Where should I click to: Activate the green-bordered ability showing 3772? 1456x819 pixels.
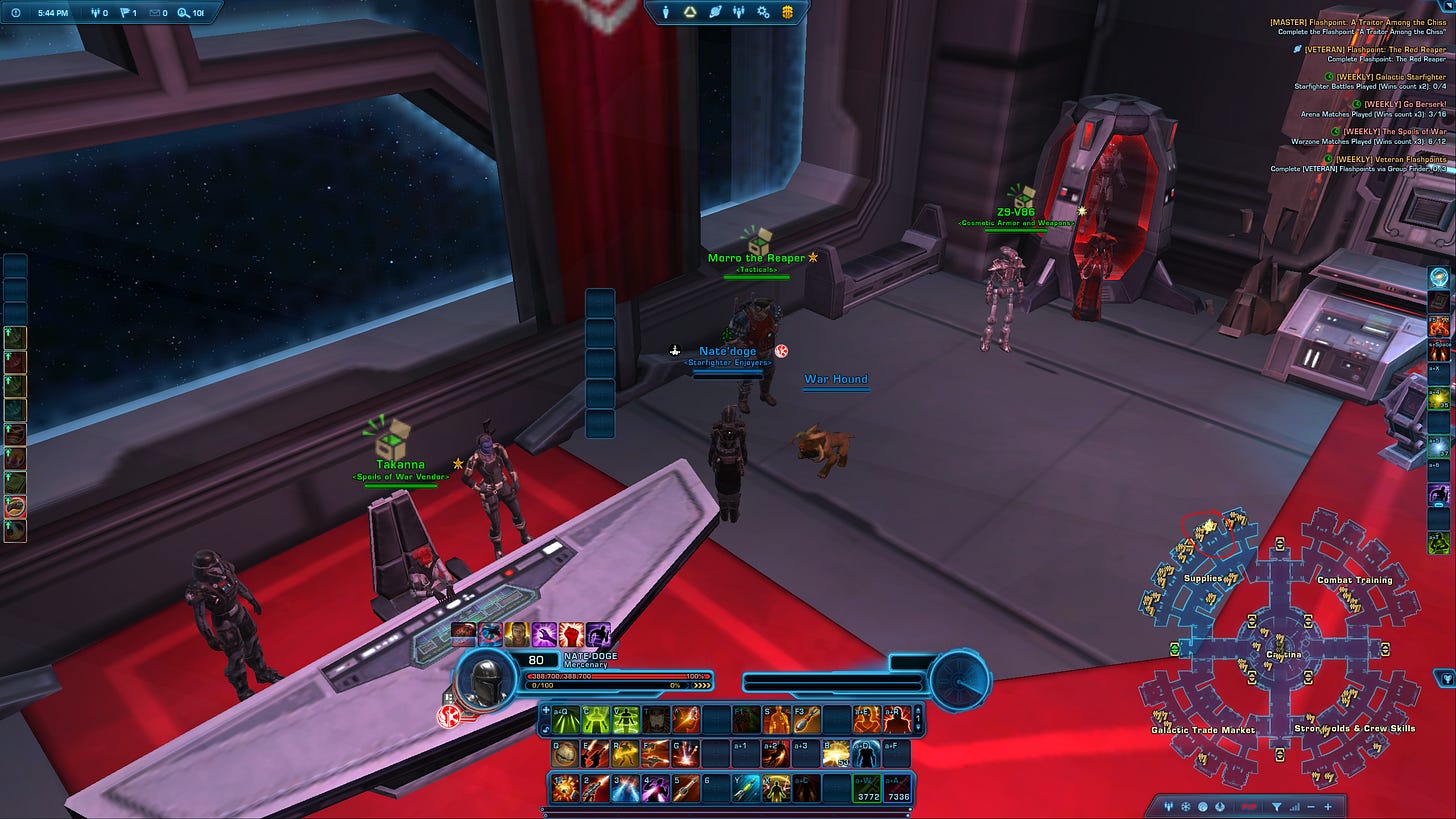pos(866,789)
